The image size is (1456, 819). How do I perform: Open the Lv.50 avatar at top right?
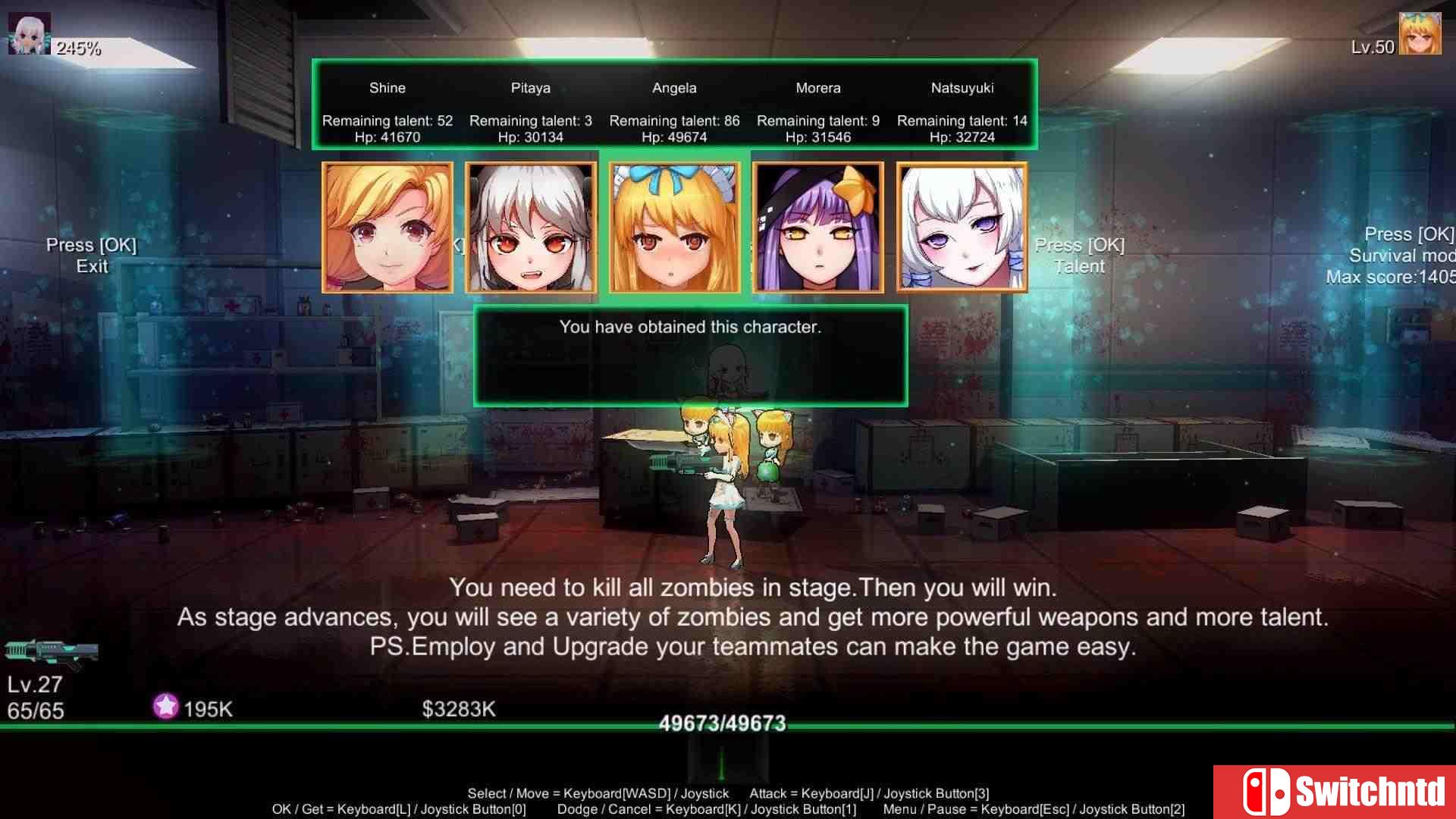1421,32
